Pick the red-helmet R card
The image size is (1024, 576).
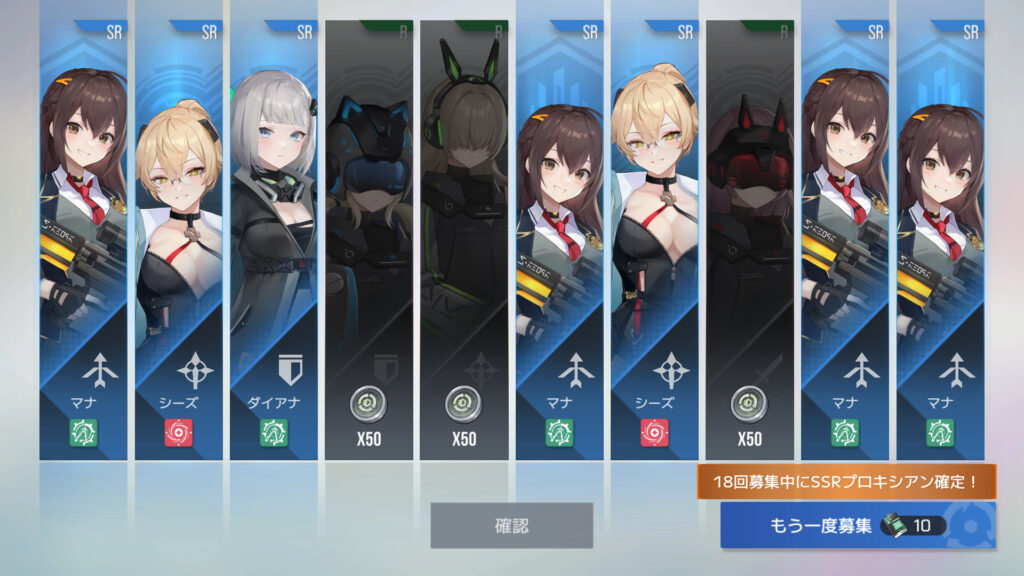coord(749,240)
